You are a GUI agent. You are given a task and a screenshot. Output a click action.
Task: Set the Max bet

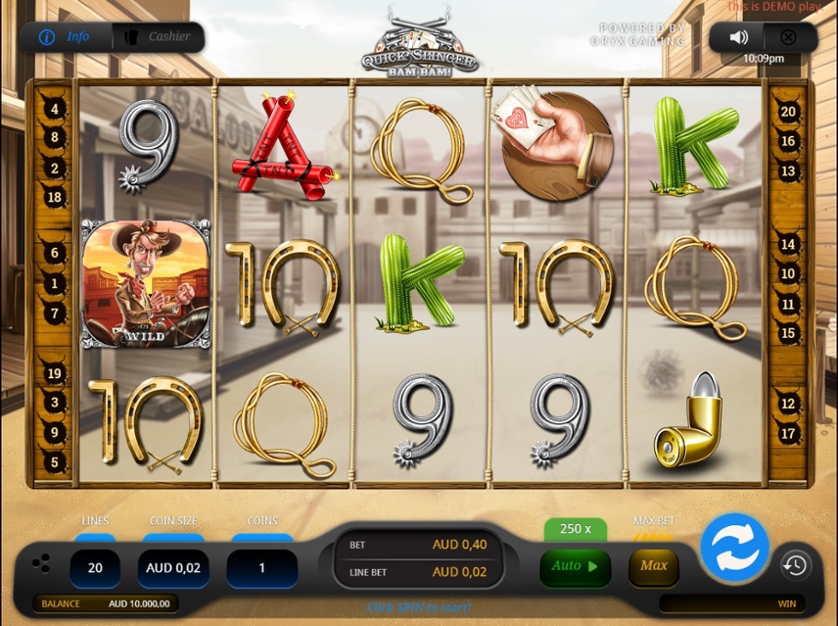(654, 566)
